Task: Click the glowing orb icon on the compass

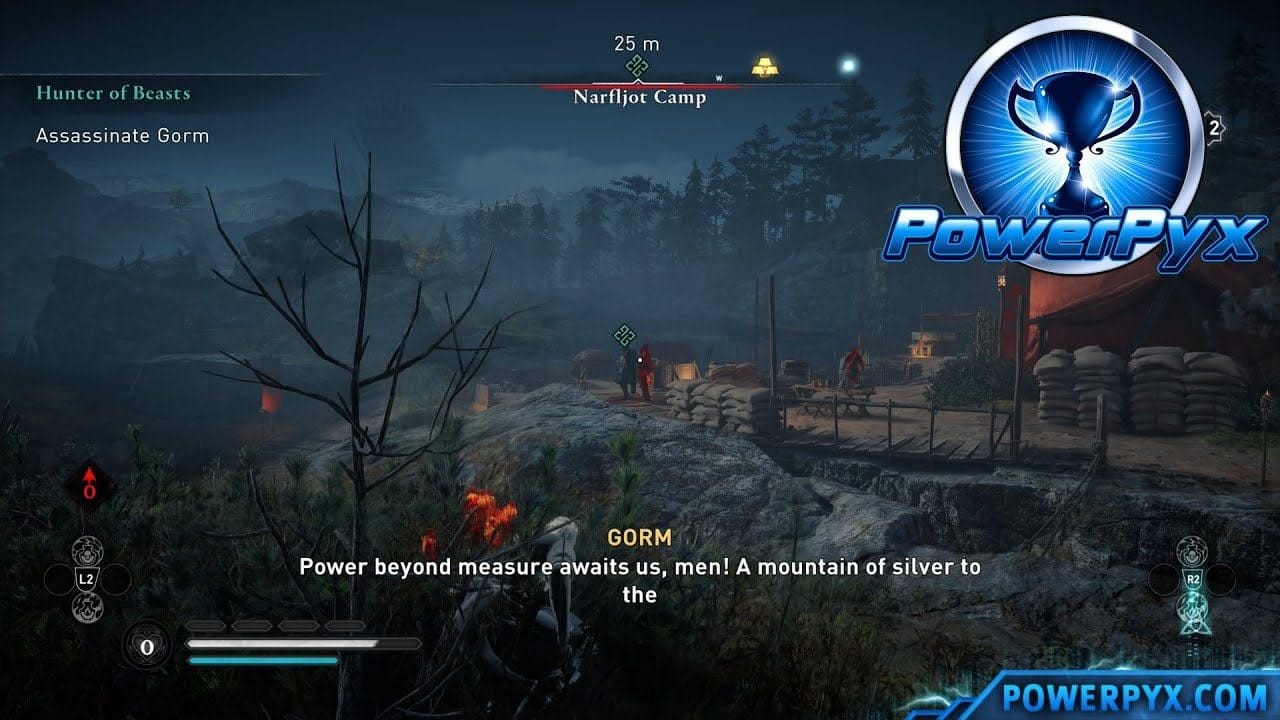Action: click(x=851, y=64)
